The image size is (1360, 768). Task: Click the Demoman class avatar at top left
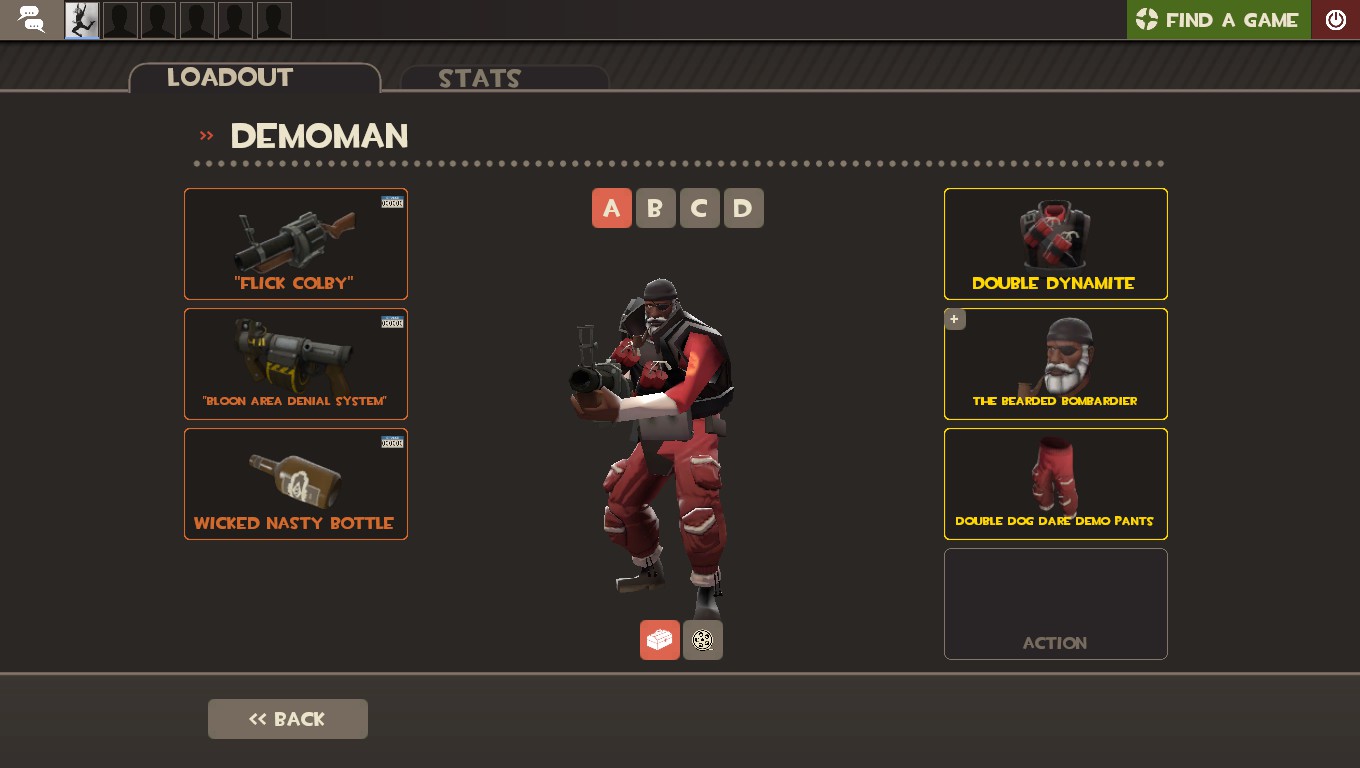tap(81, 19)
